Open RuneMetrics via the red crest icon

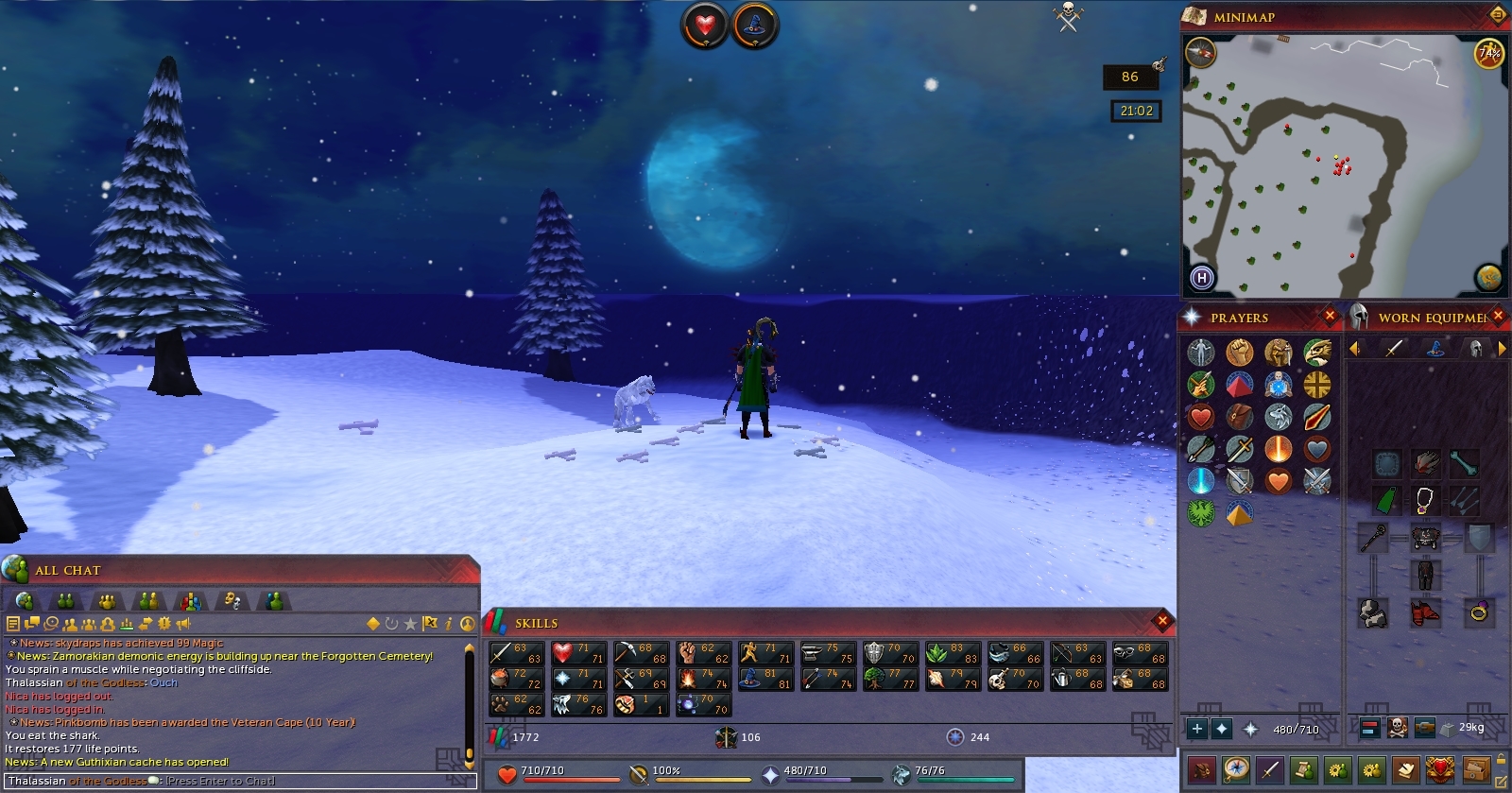1438,769
